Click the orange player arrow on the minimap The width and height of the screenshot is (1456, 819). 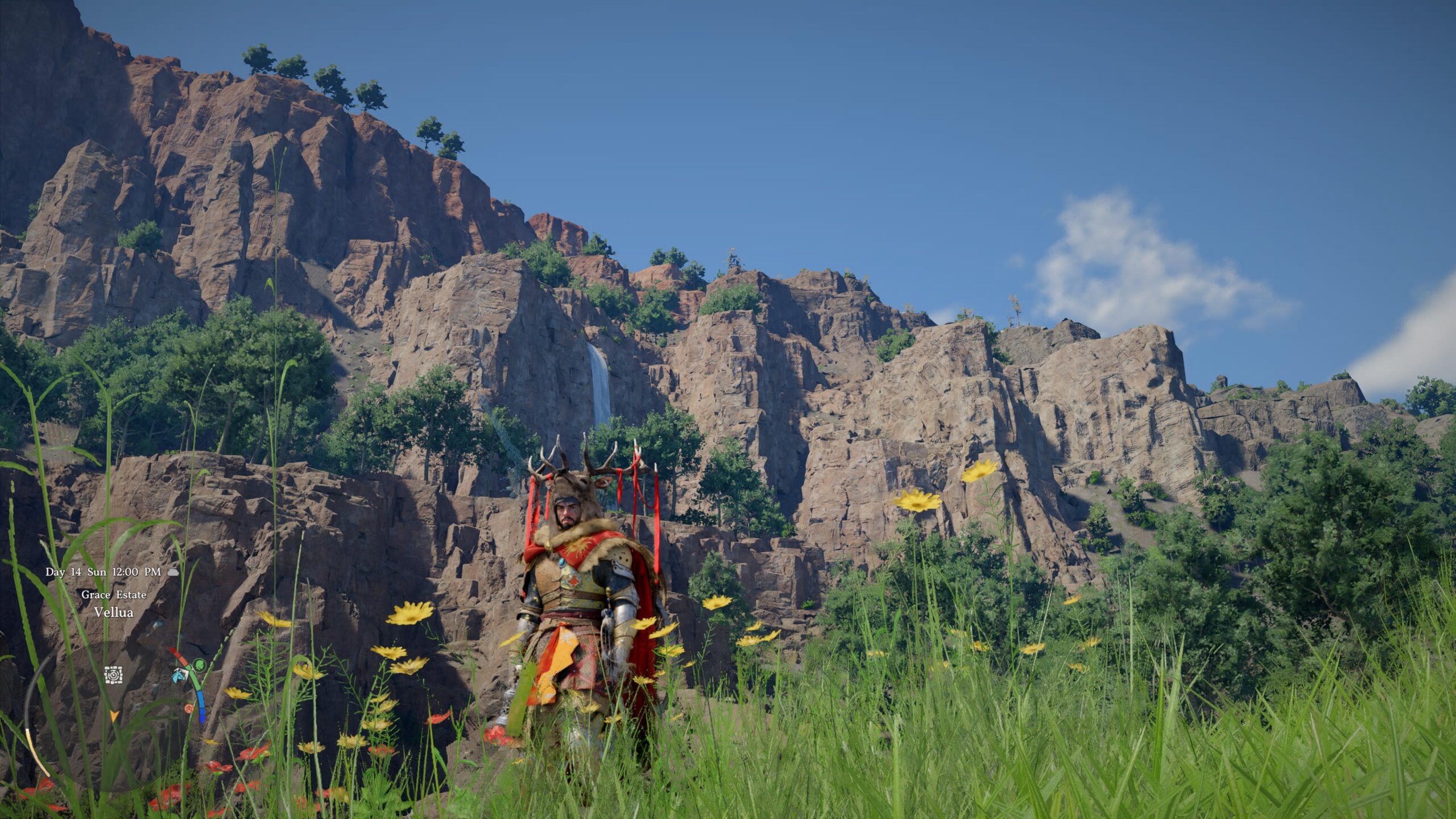114,715
